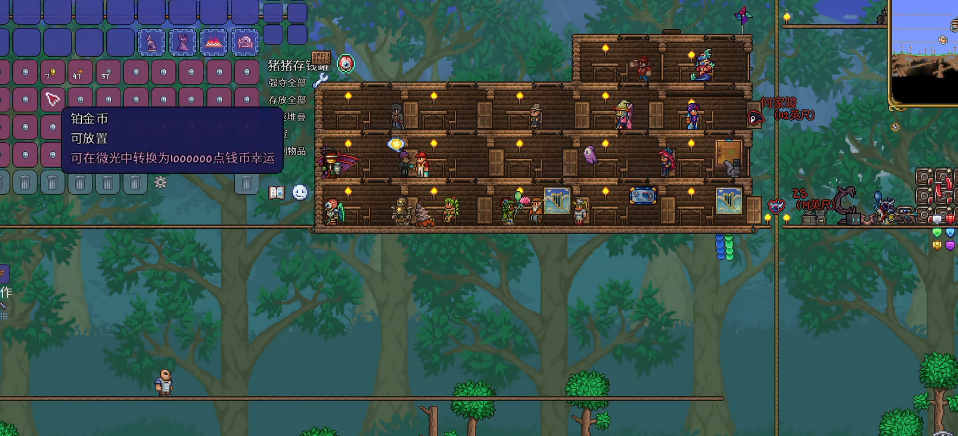Open the emote bubble face icon
Viewport: 958px width, 436px height.
pos(300,192)
